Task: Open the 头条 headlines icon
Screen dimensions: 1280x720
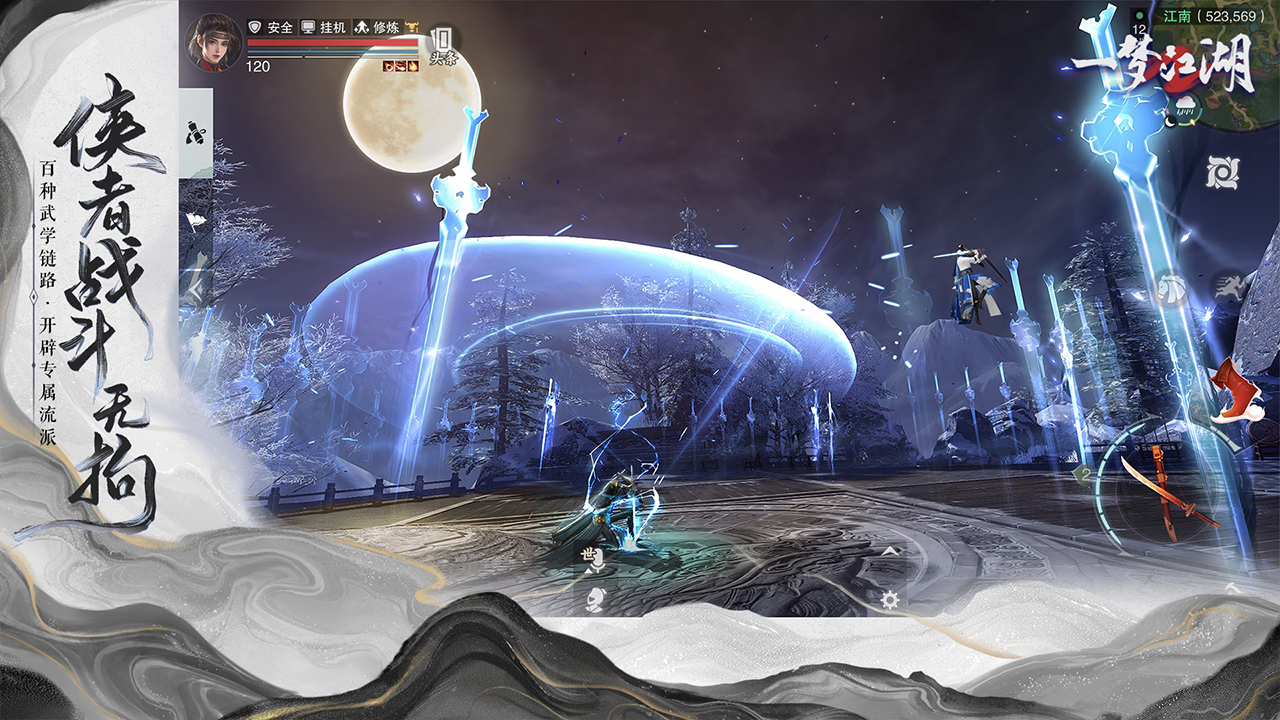Action: click(x=442, y=46)
